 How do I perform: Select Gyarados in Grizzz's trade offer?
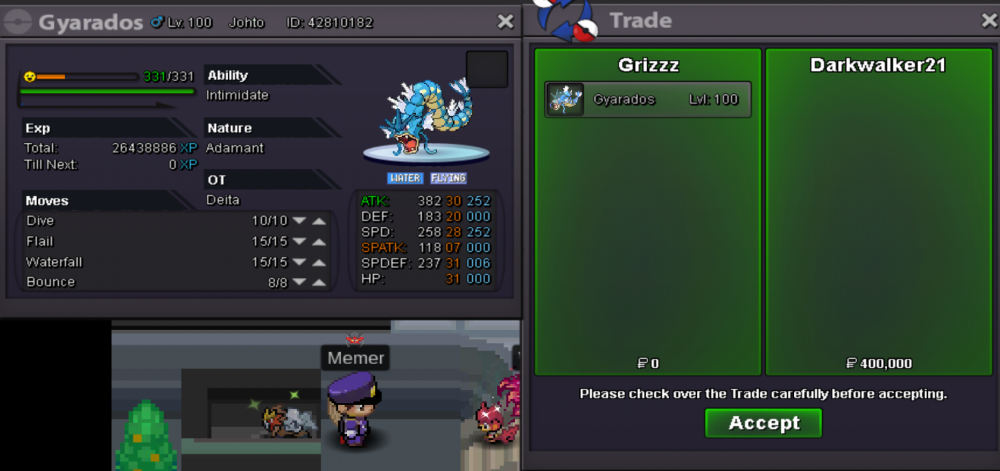pyautogui.click(x=647, y=100)
